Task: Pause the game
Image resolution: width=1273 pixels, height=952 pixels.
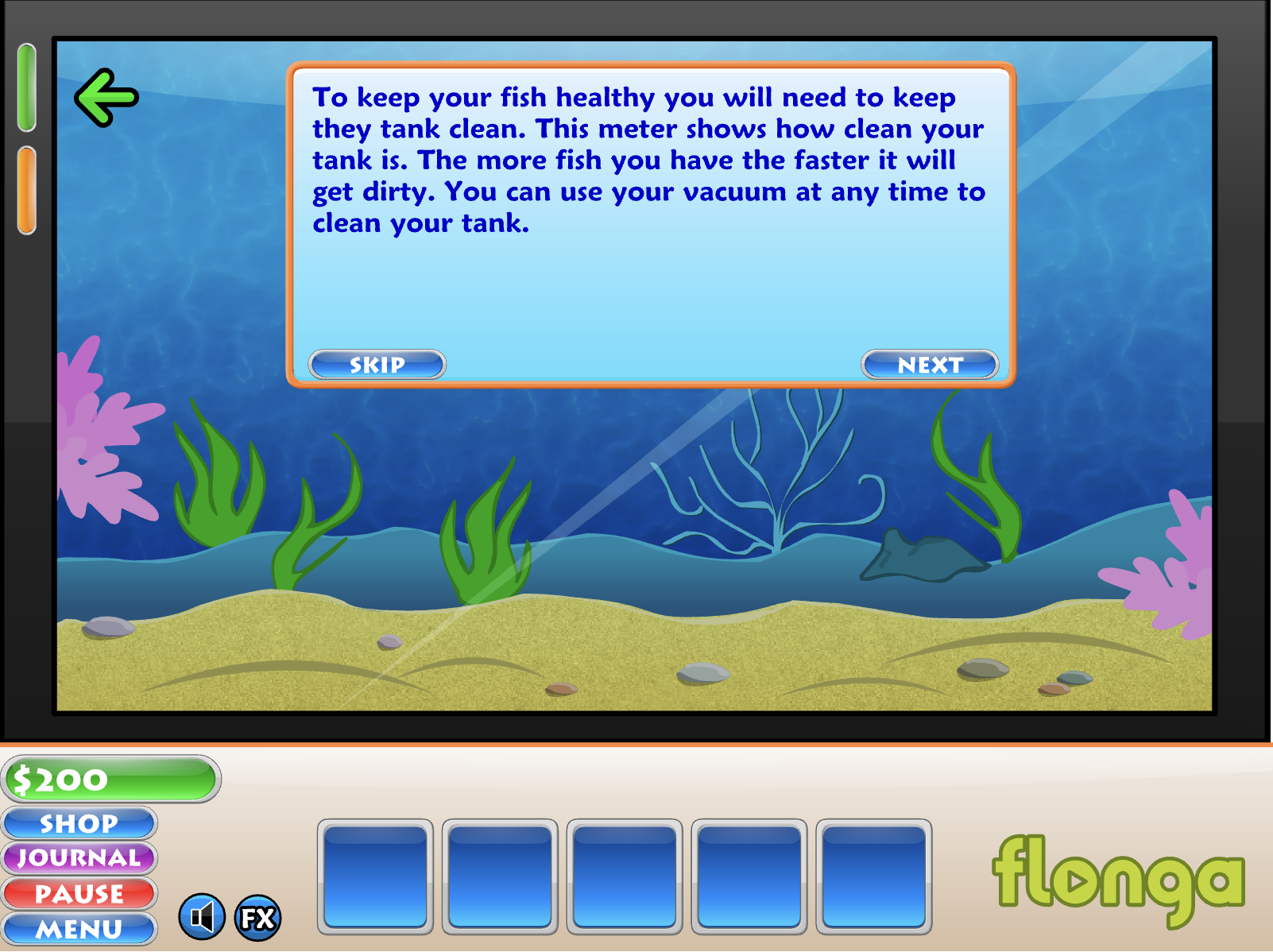Action: click(x=79, y=893)
